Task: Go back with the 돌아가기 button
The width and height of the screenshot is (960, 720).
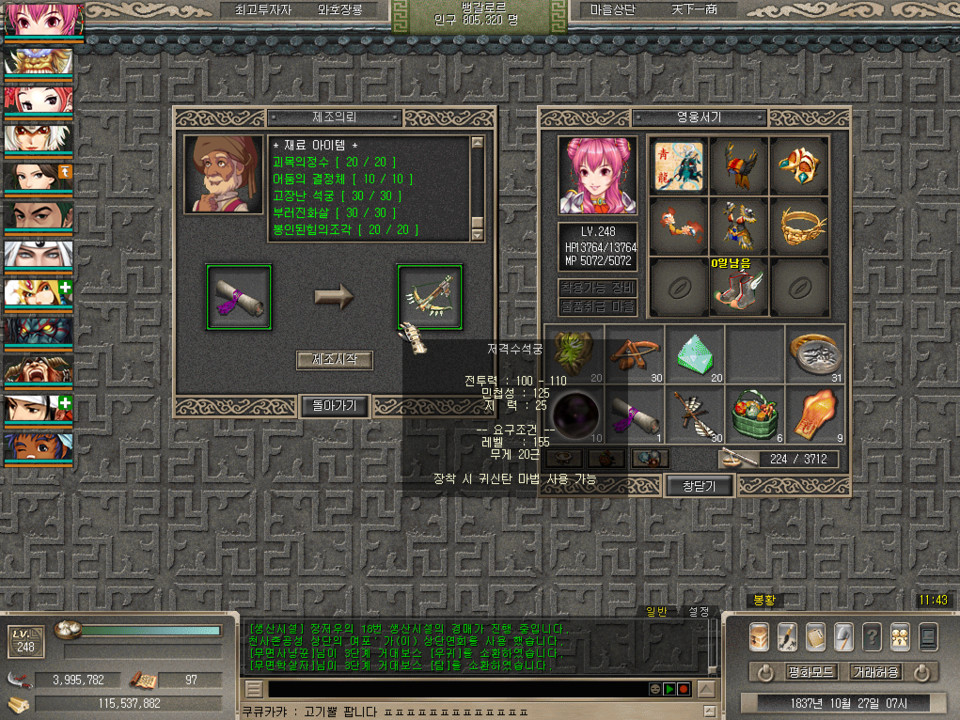Action: 334,405
